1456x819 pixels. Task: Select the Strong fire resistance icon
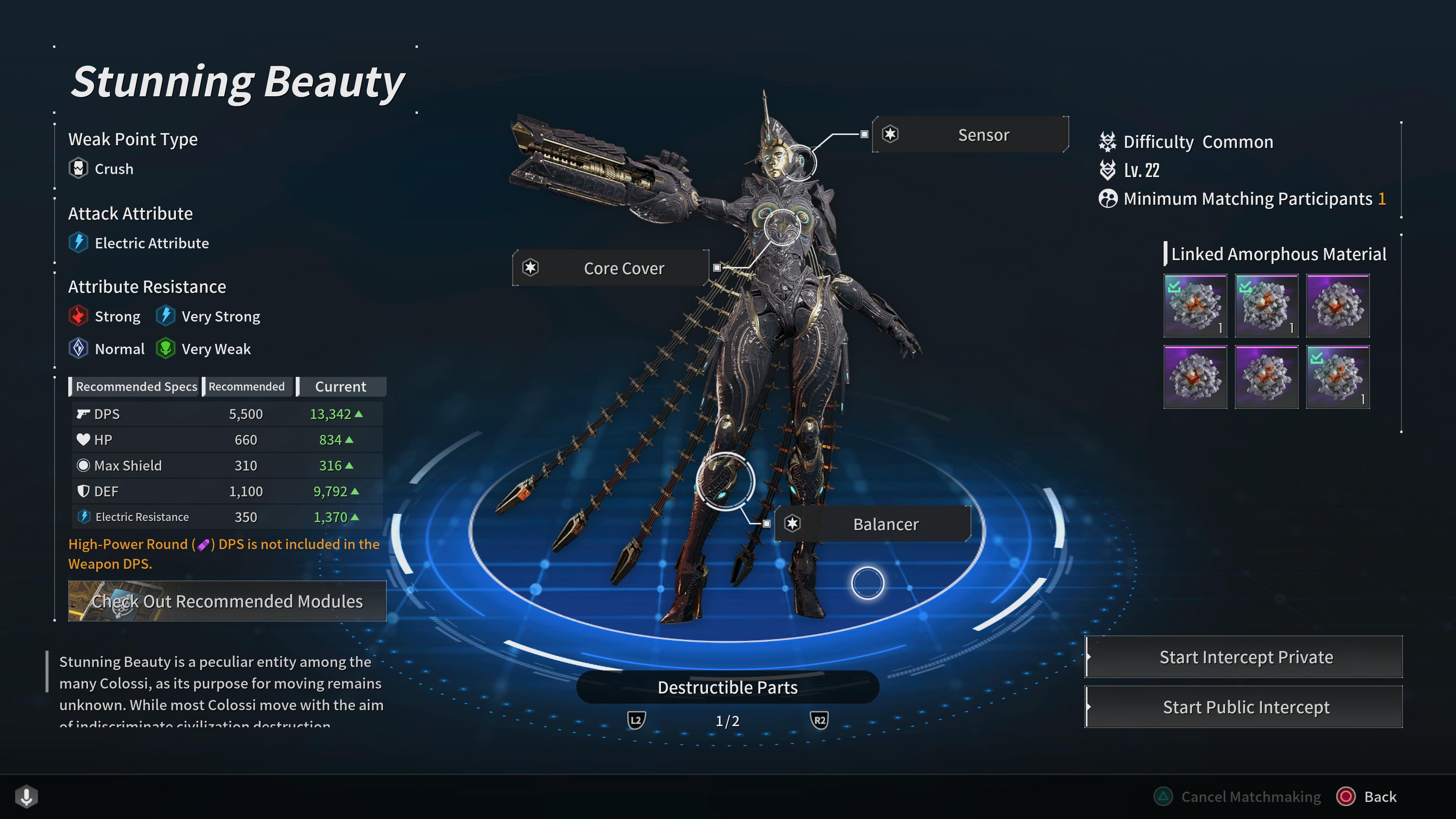pos(78,316)
